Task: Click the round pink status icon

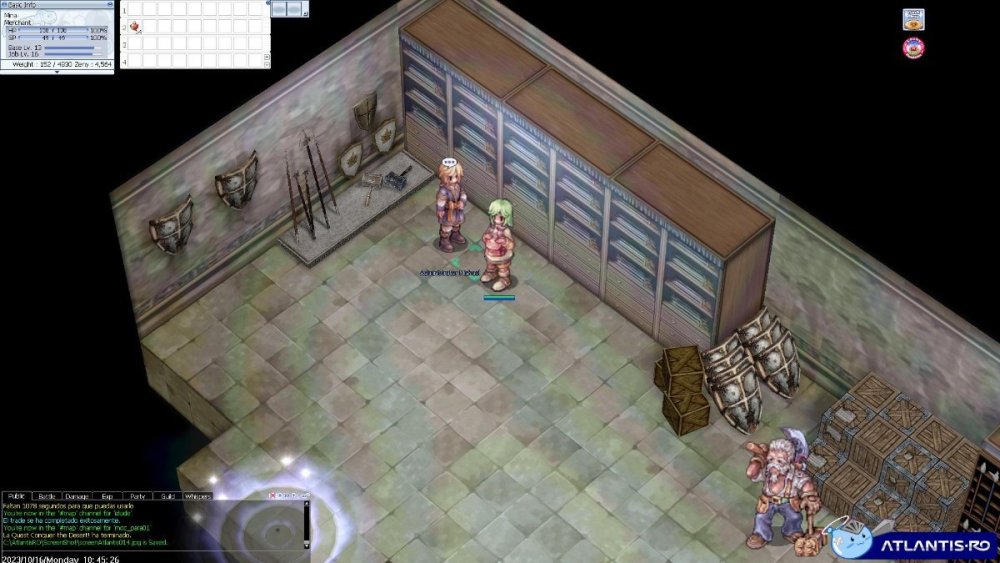Action: point(913,47)
